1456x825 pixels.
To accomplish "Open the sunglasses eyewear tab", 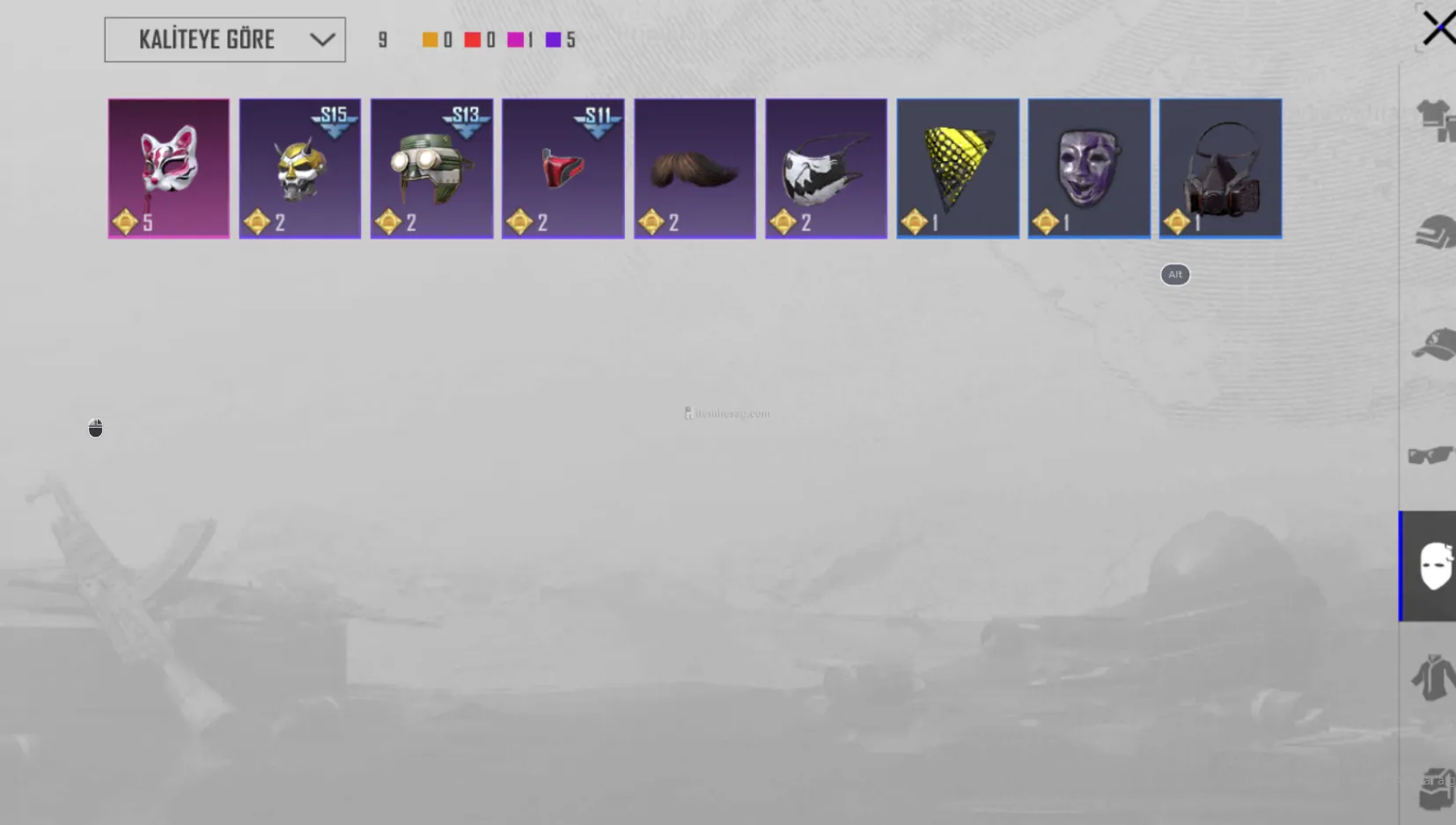I will click(x=1431, y=455).
